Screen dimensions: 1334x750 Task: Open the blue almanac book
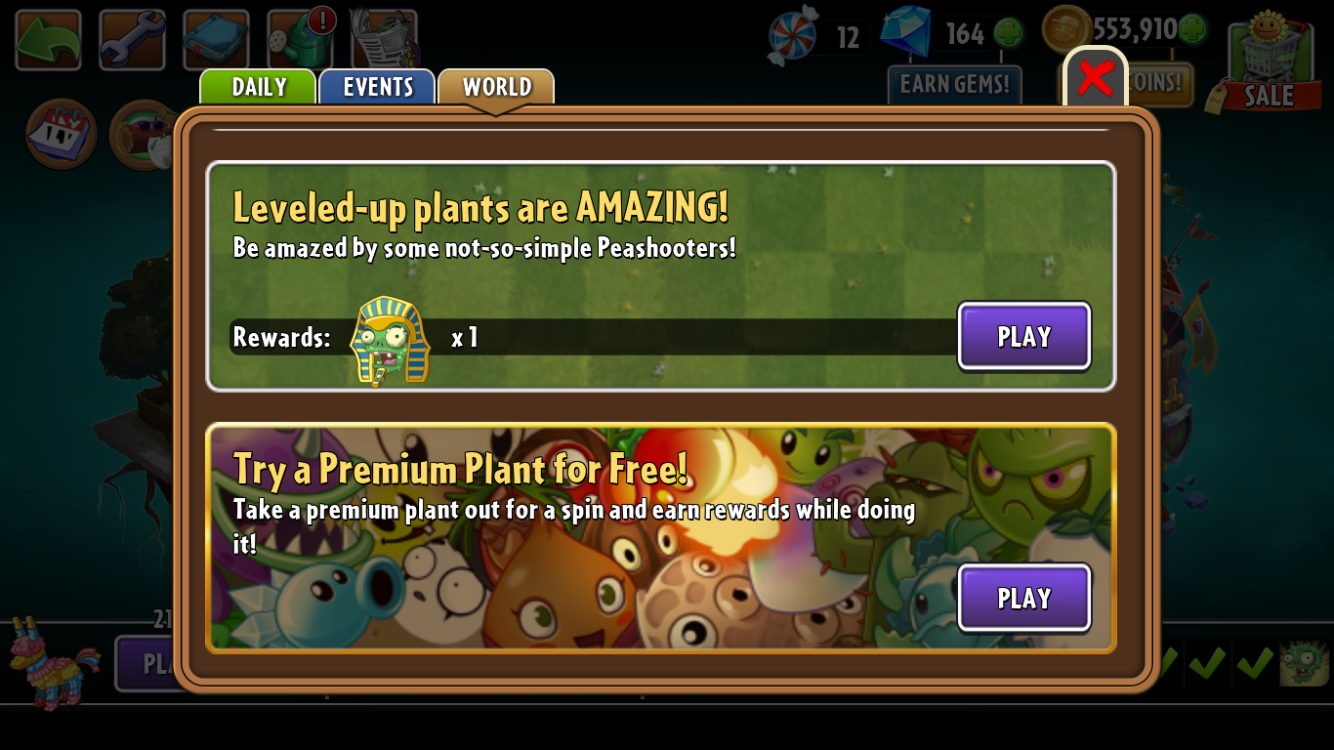[x=216, y=40]
